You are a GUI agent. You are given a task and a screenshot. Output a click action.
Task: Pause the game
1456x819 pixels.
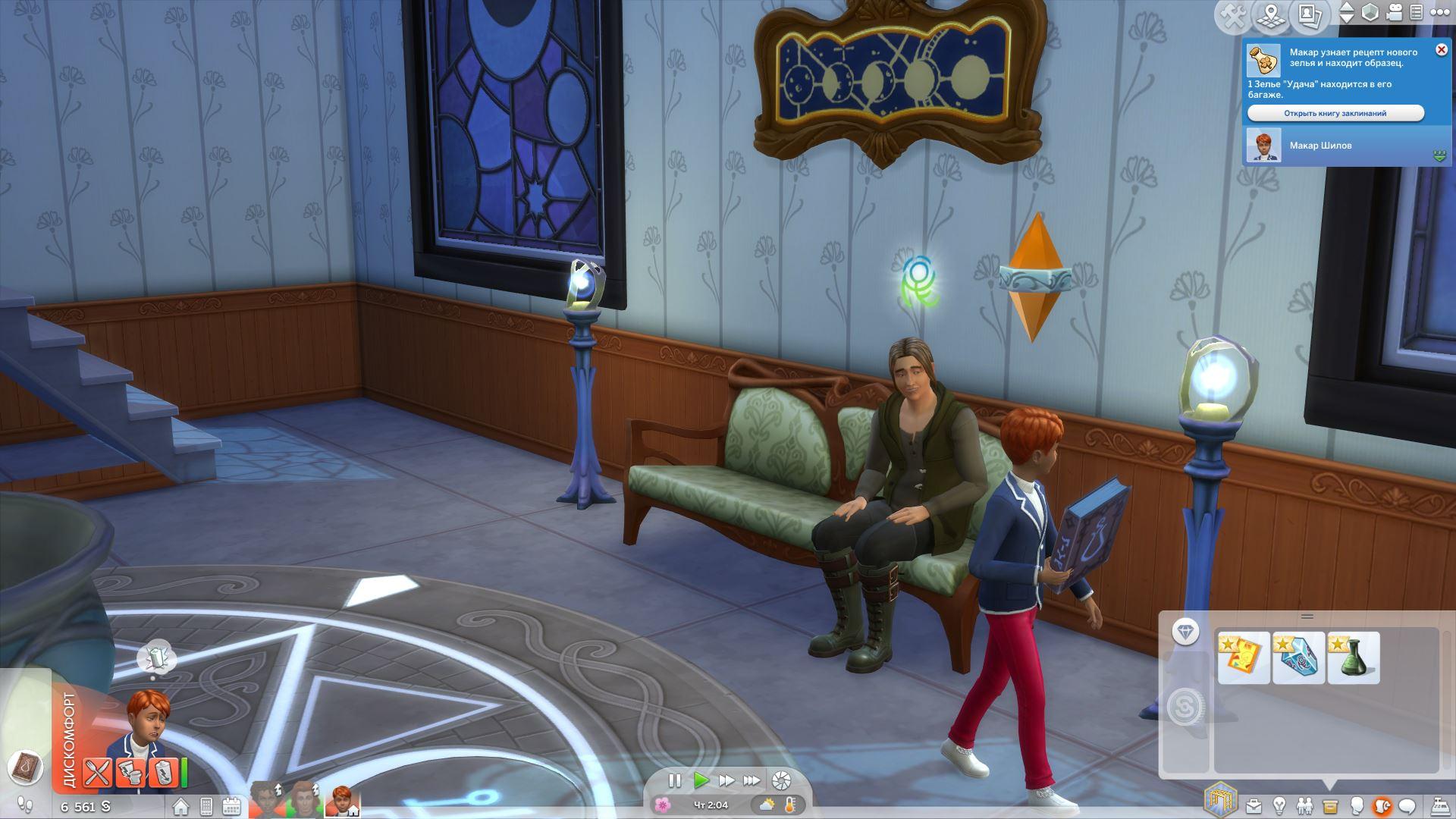(674, 780)
